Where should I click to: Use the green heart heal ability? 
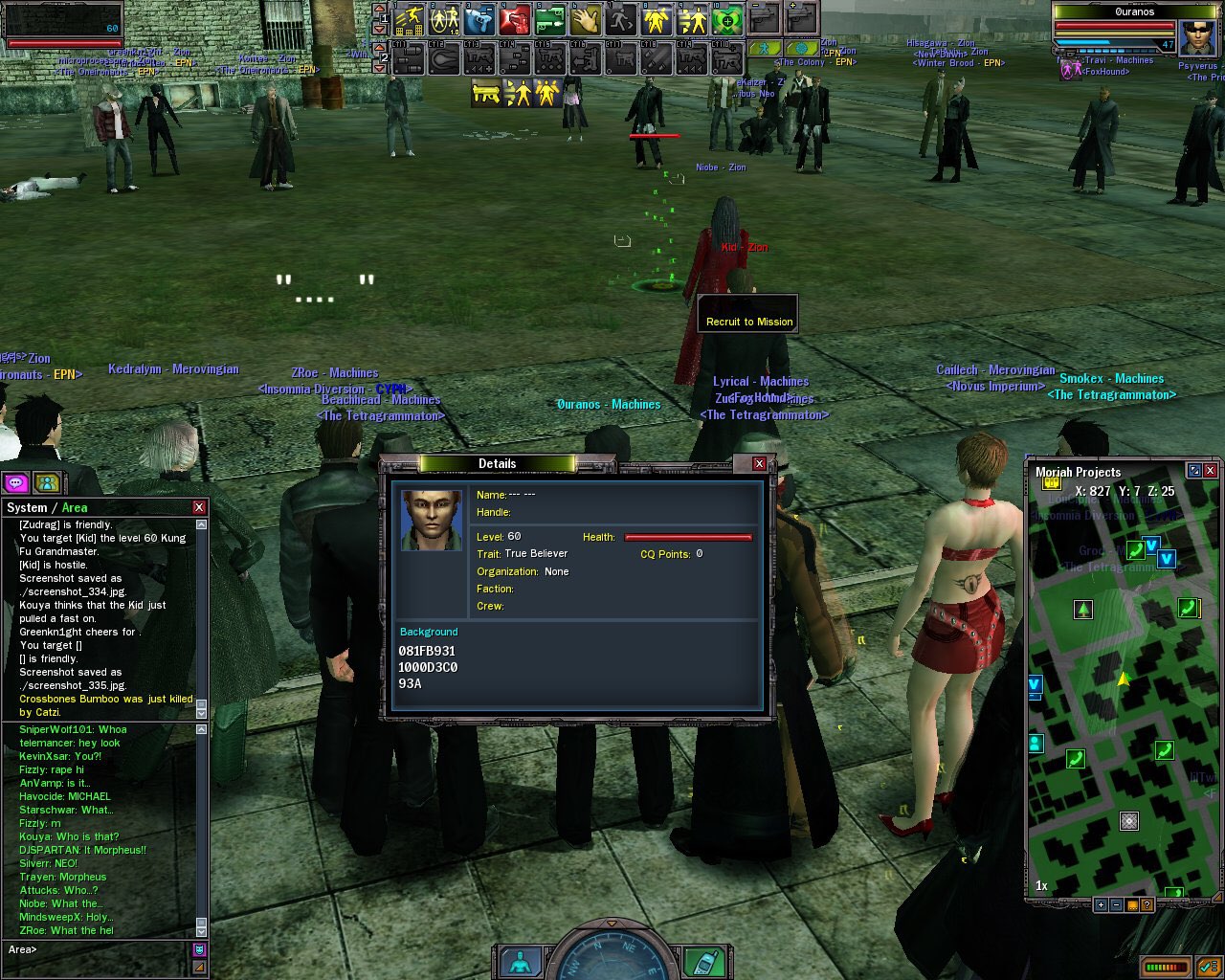pyautogui.click(x=727, y=18)
